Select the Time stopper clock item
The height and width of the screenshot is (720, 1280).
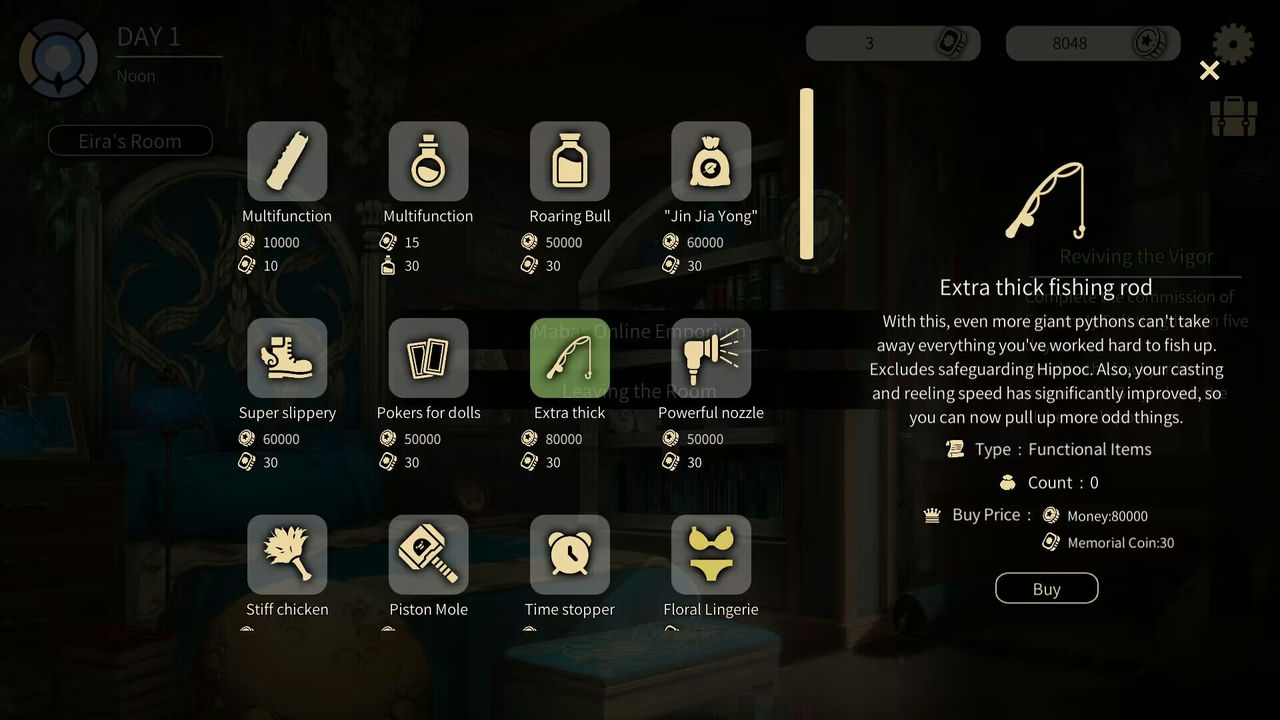(569, 555)
